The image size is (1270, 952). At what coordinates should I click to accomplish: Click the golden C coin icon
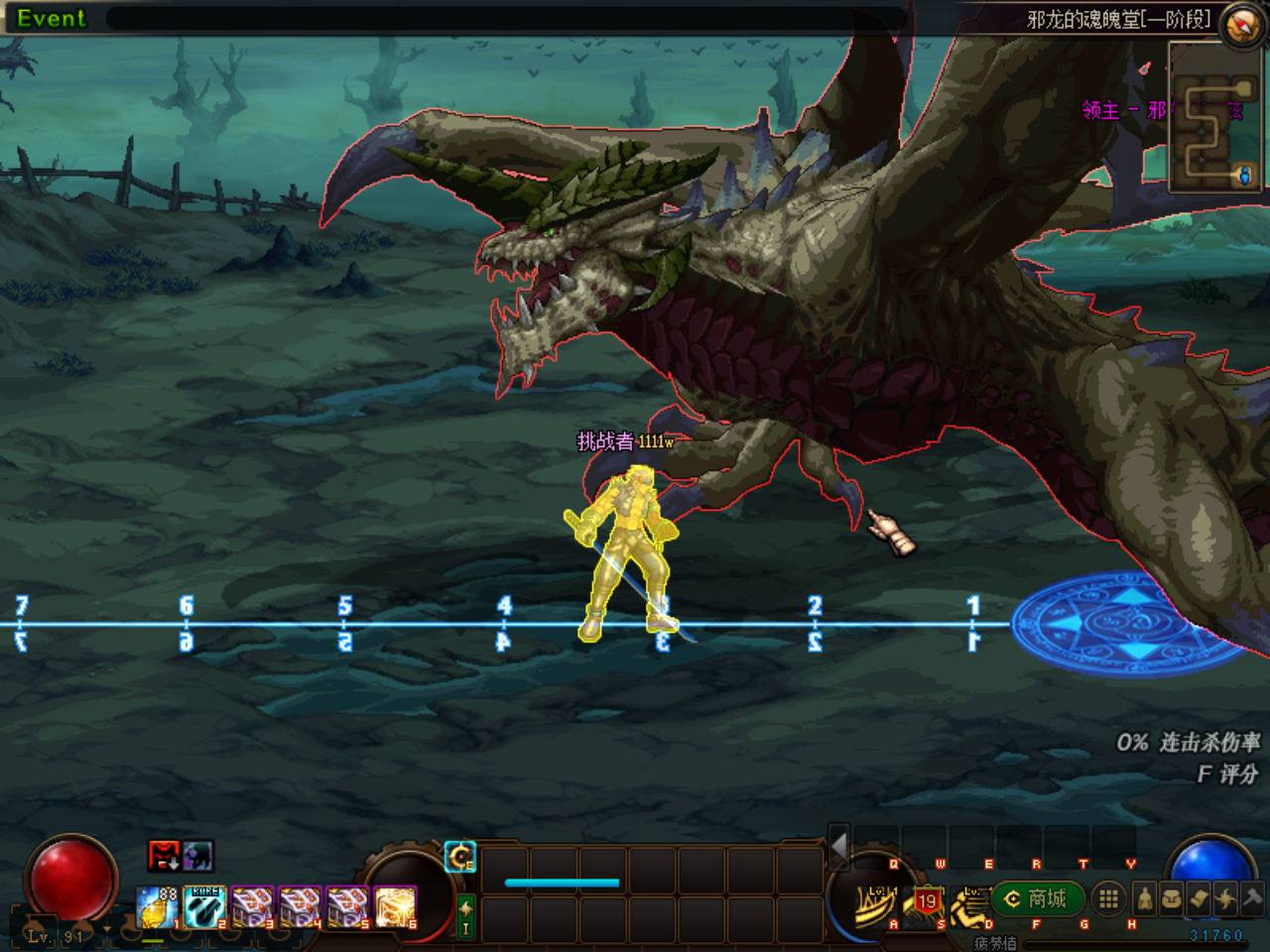point(460,856)
